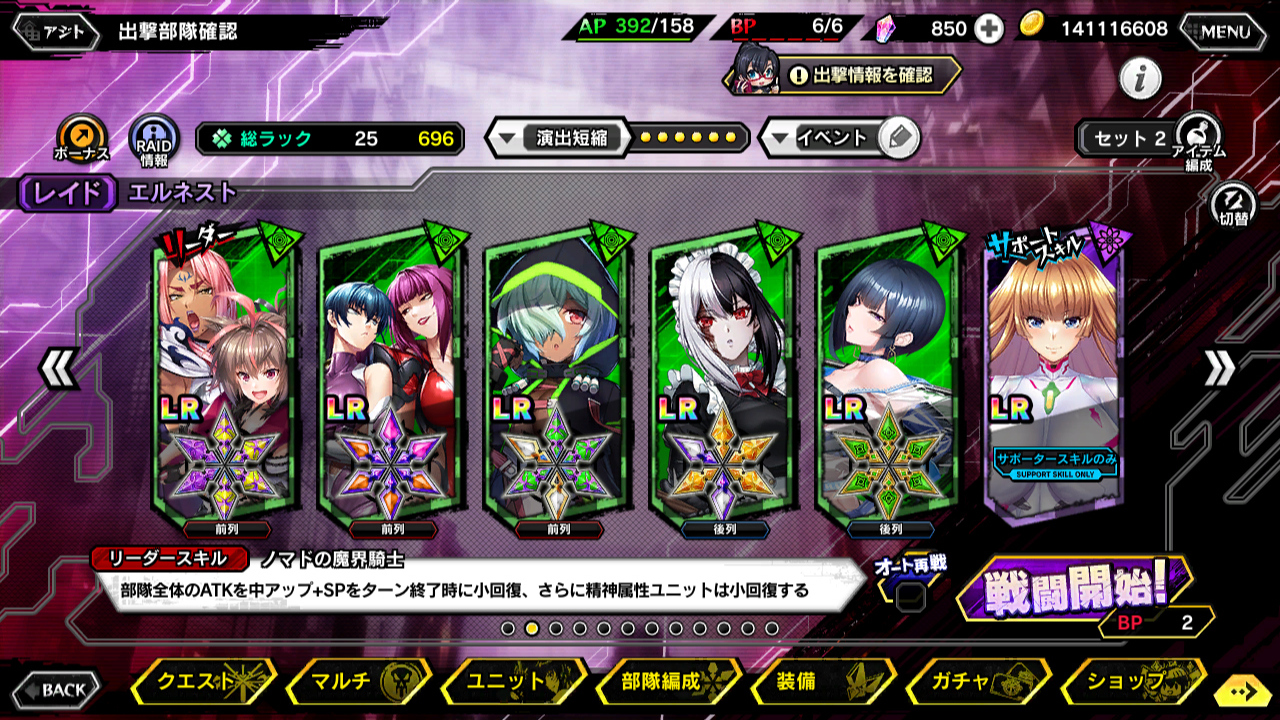Start the battle with 戦闘開始 button
The height and width of the screenshot is (720, 1280).
[x=1075, y=590]
